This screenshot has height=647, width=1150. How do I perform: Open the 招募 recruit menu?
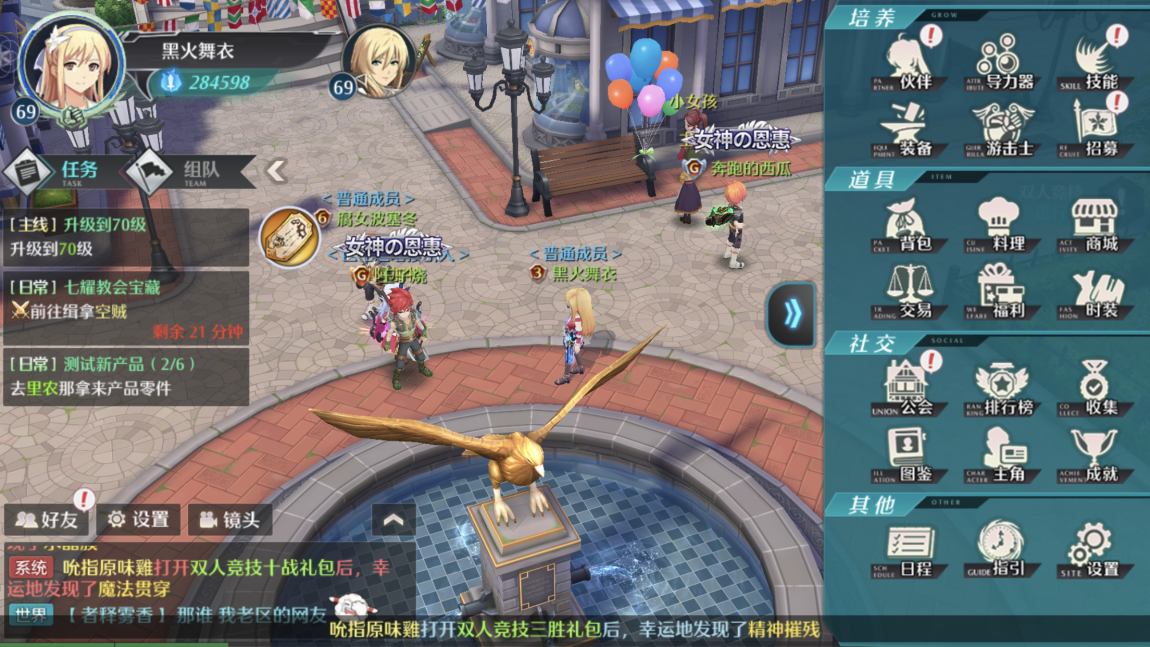point(1095,130)
